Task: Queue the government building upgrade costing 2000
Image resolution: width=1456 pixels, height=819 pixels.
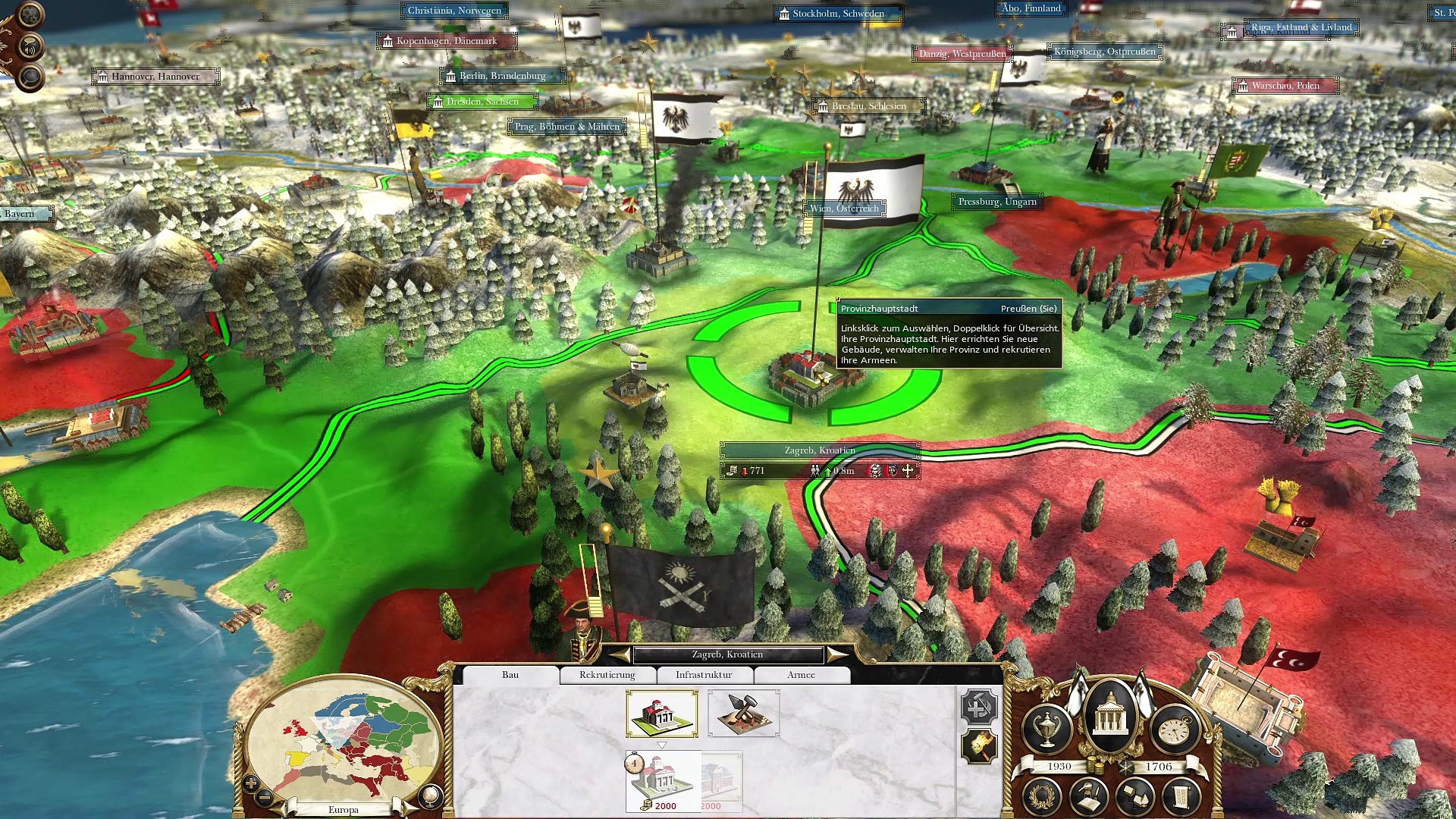Action: 663,781
